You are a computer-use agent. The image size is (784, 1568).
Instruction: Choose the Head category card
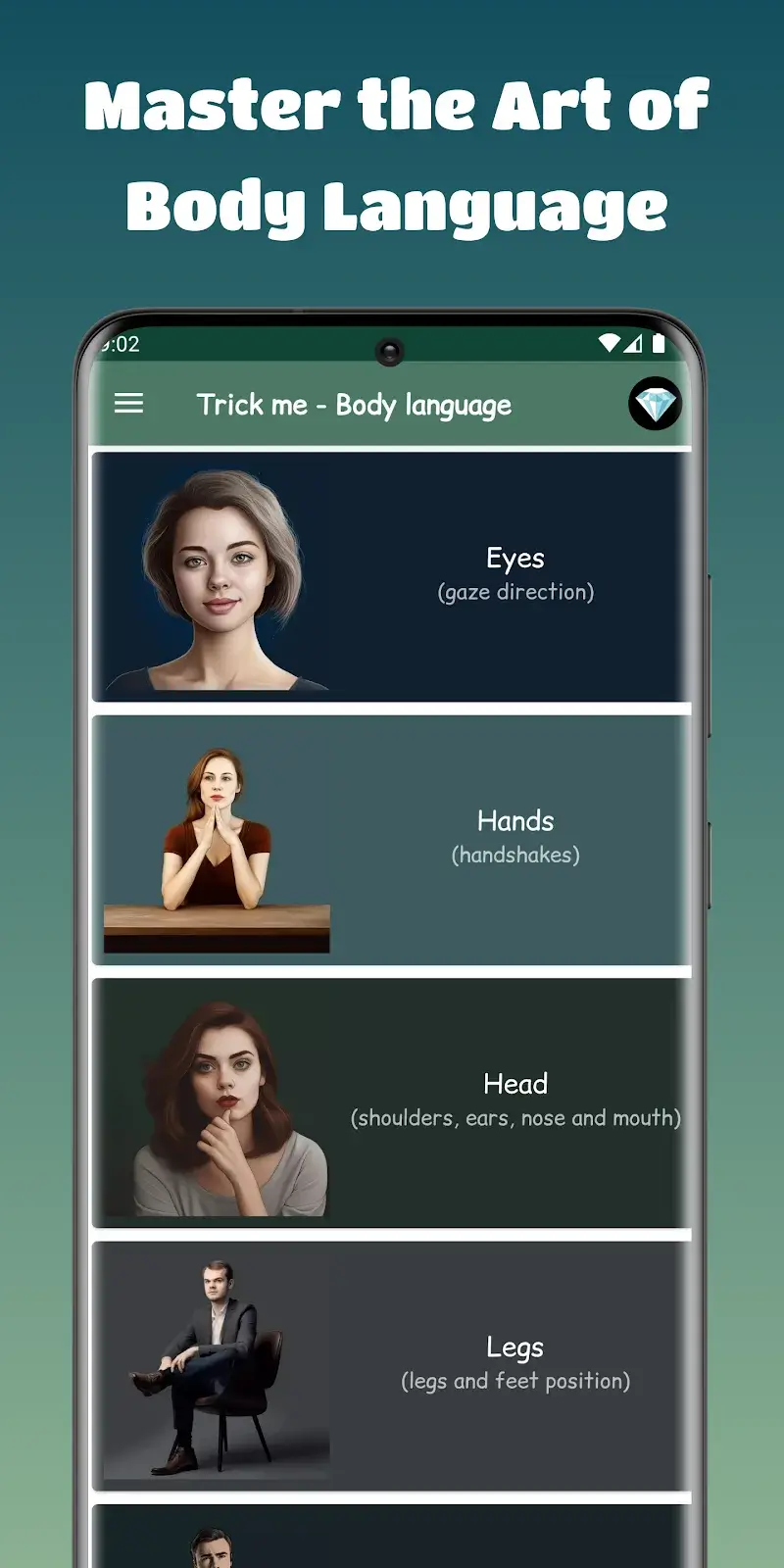392,1102
